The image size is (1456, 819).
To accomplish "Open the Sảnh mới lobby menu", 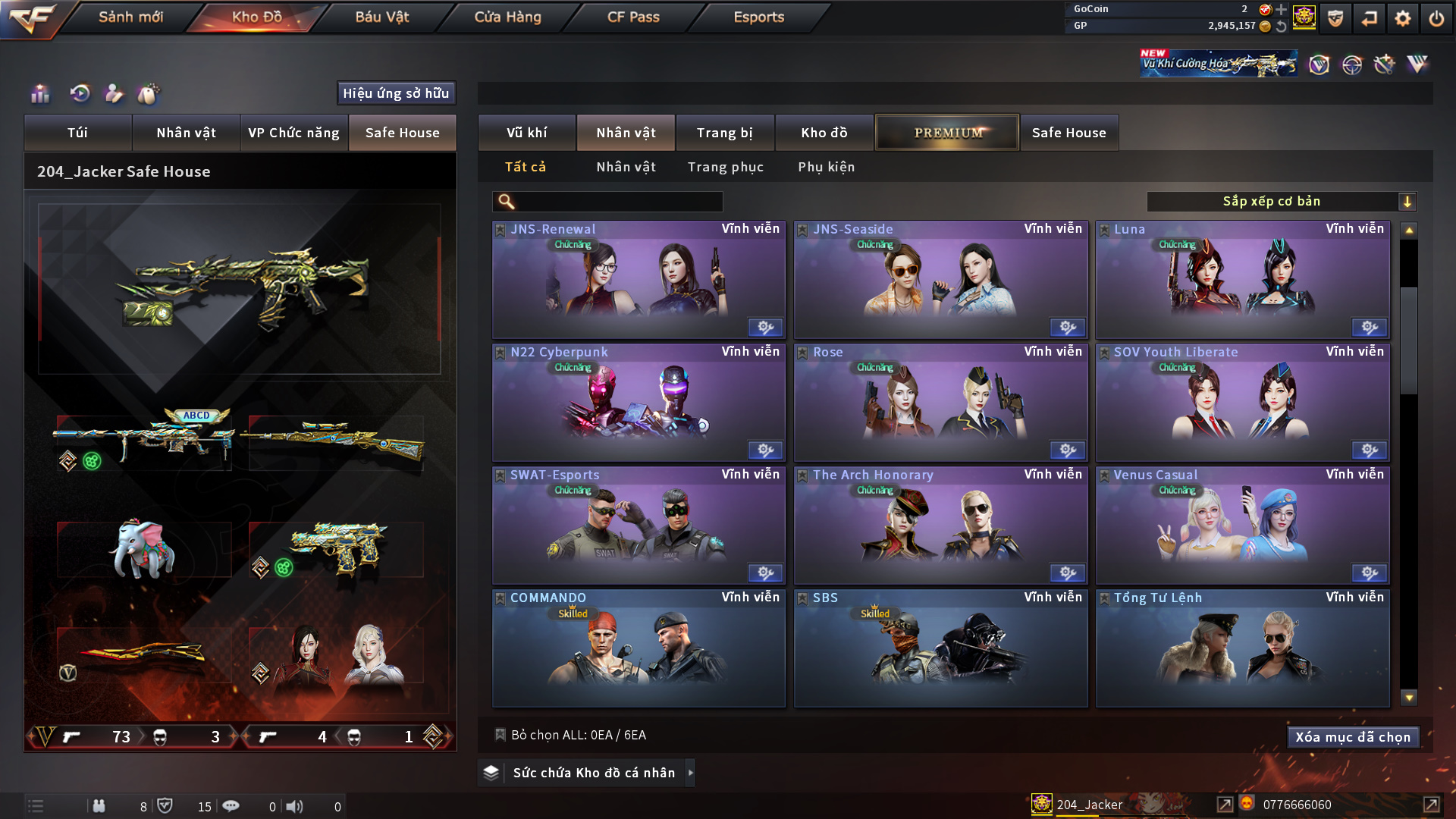I will click(x=130, y=17).
